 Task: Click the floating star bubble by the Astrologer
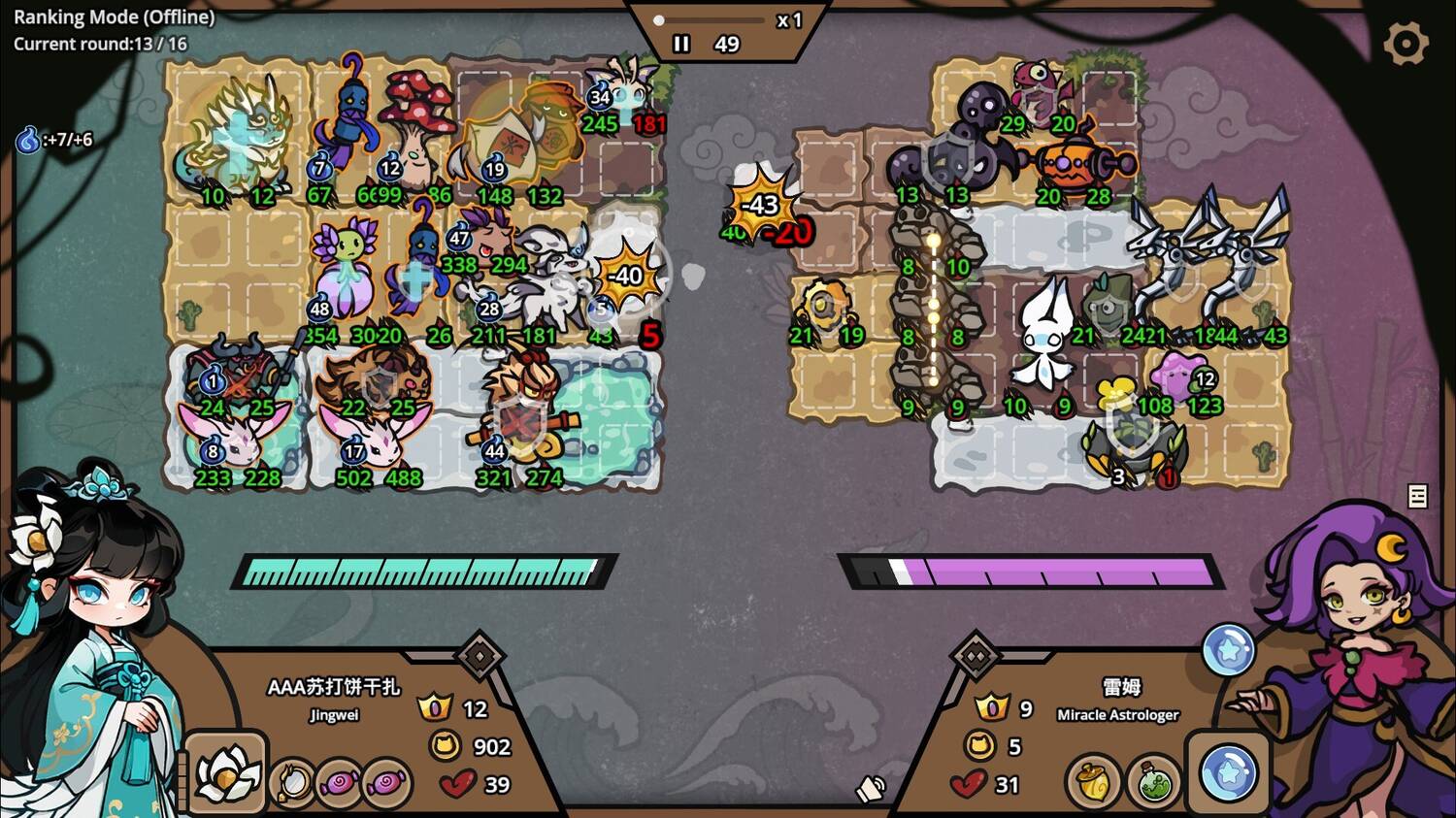(x=1228, y=650)
